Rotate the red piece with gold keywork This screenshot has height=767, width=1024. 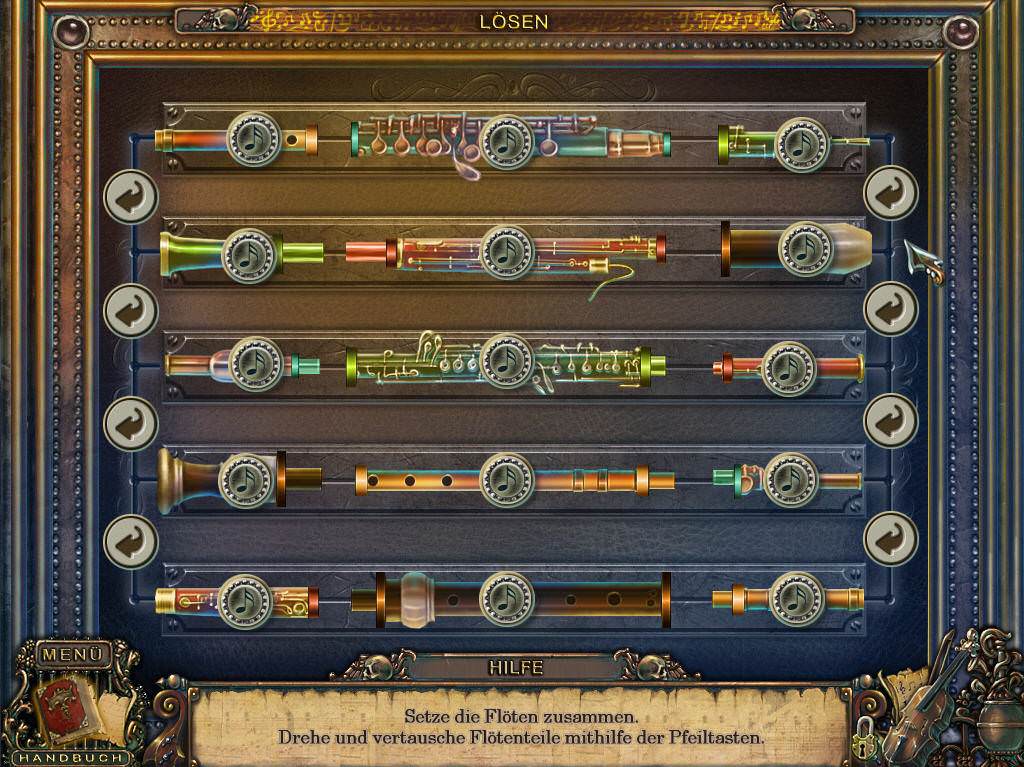(507, 252)
